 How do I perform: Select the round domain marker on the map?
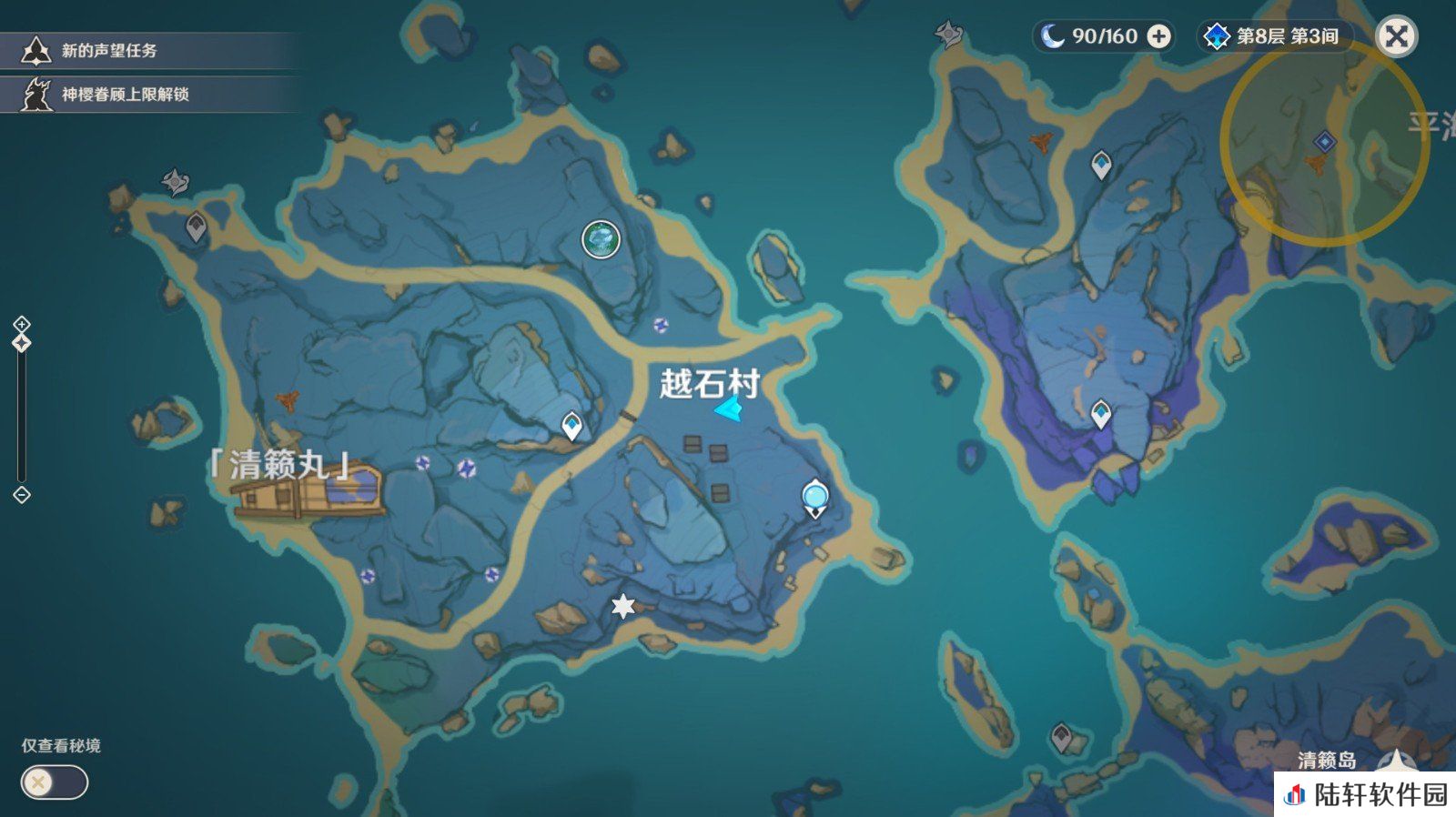(601, 240)
